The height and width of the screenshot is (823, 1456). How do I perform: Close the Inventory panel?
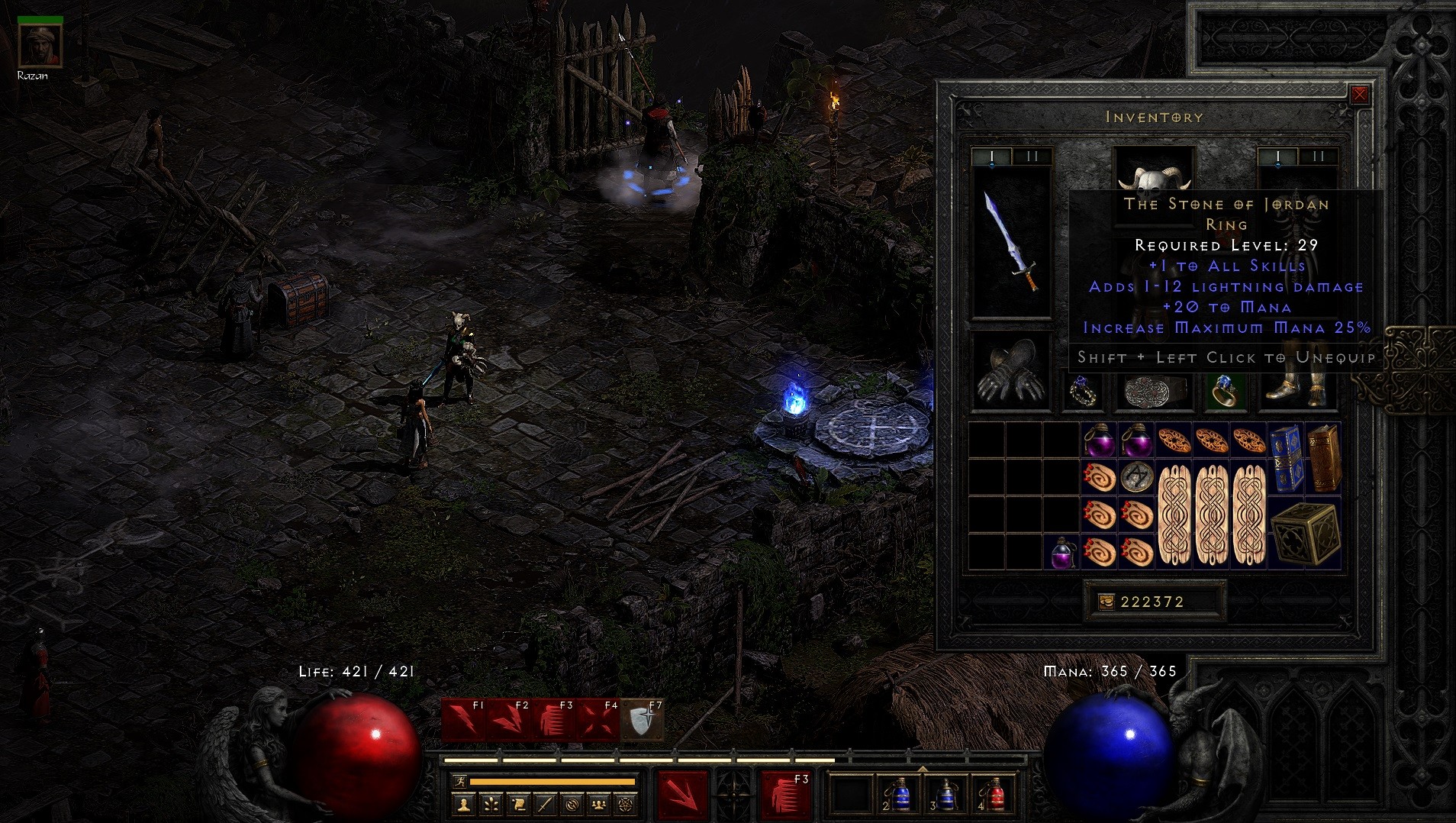coord(1359,95)
